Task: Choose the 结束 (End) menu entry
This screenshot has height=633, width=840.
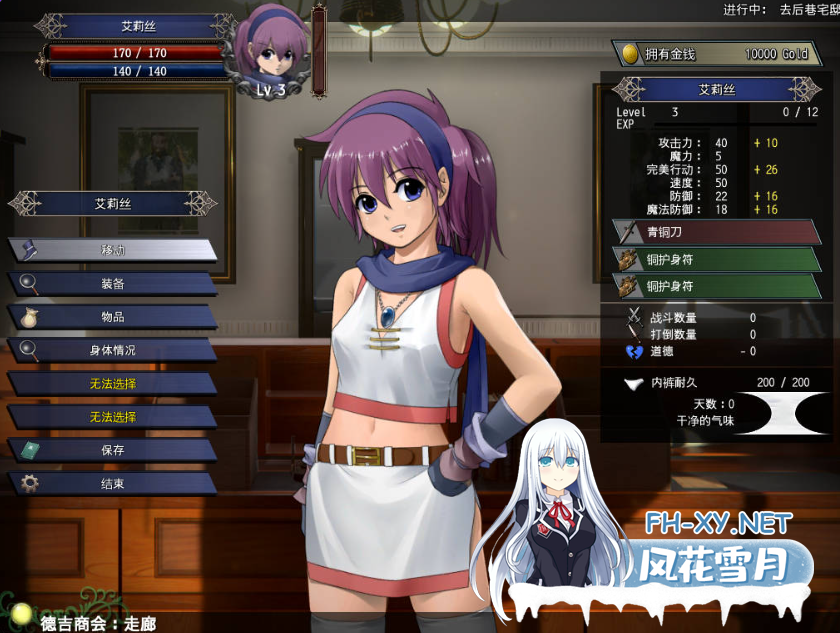Action: point(112,483)
